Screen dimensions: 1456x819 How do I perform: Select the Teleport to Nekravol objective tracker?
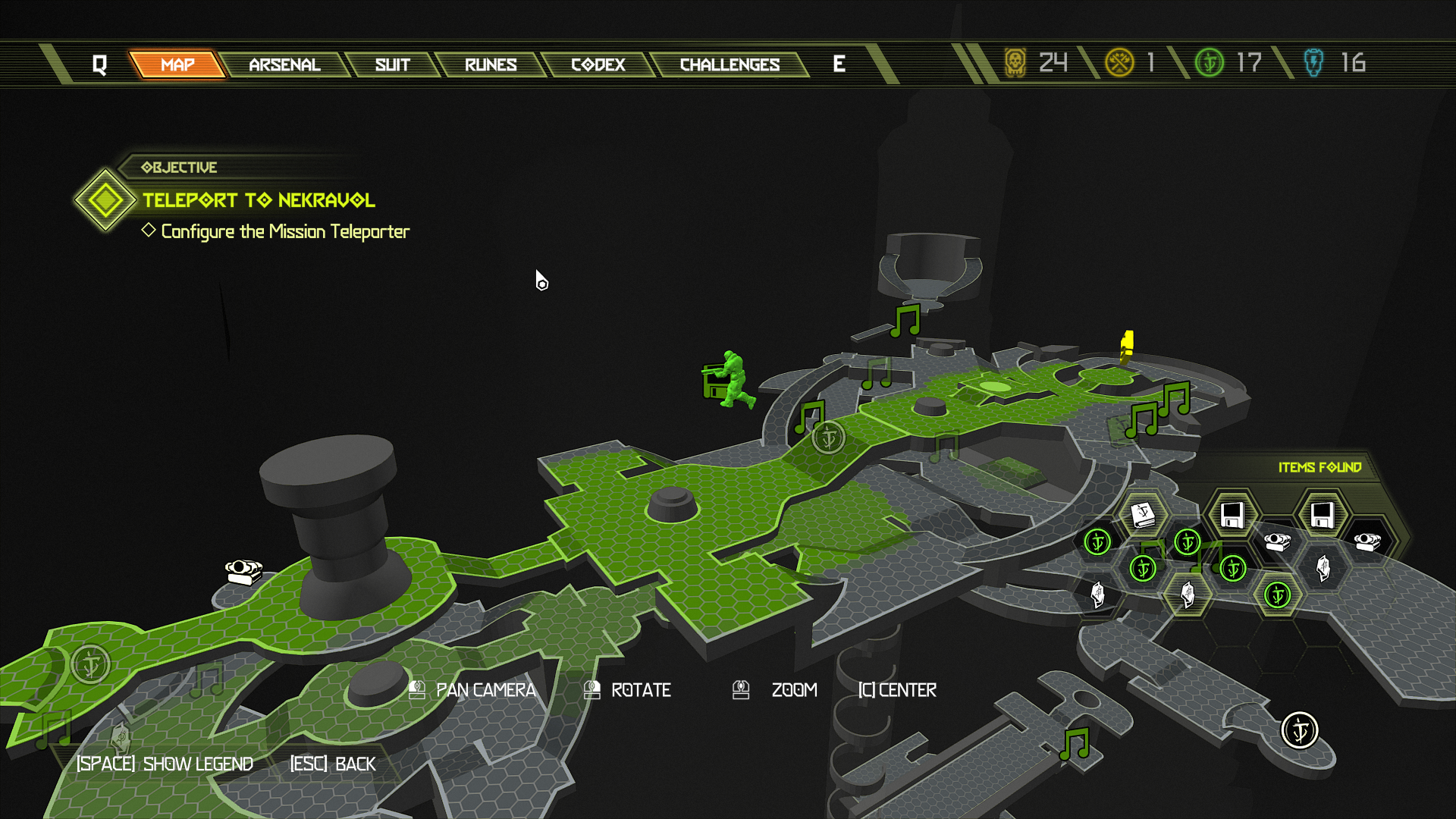258,200
